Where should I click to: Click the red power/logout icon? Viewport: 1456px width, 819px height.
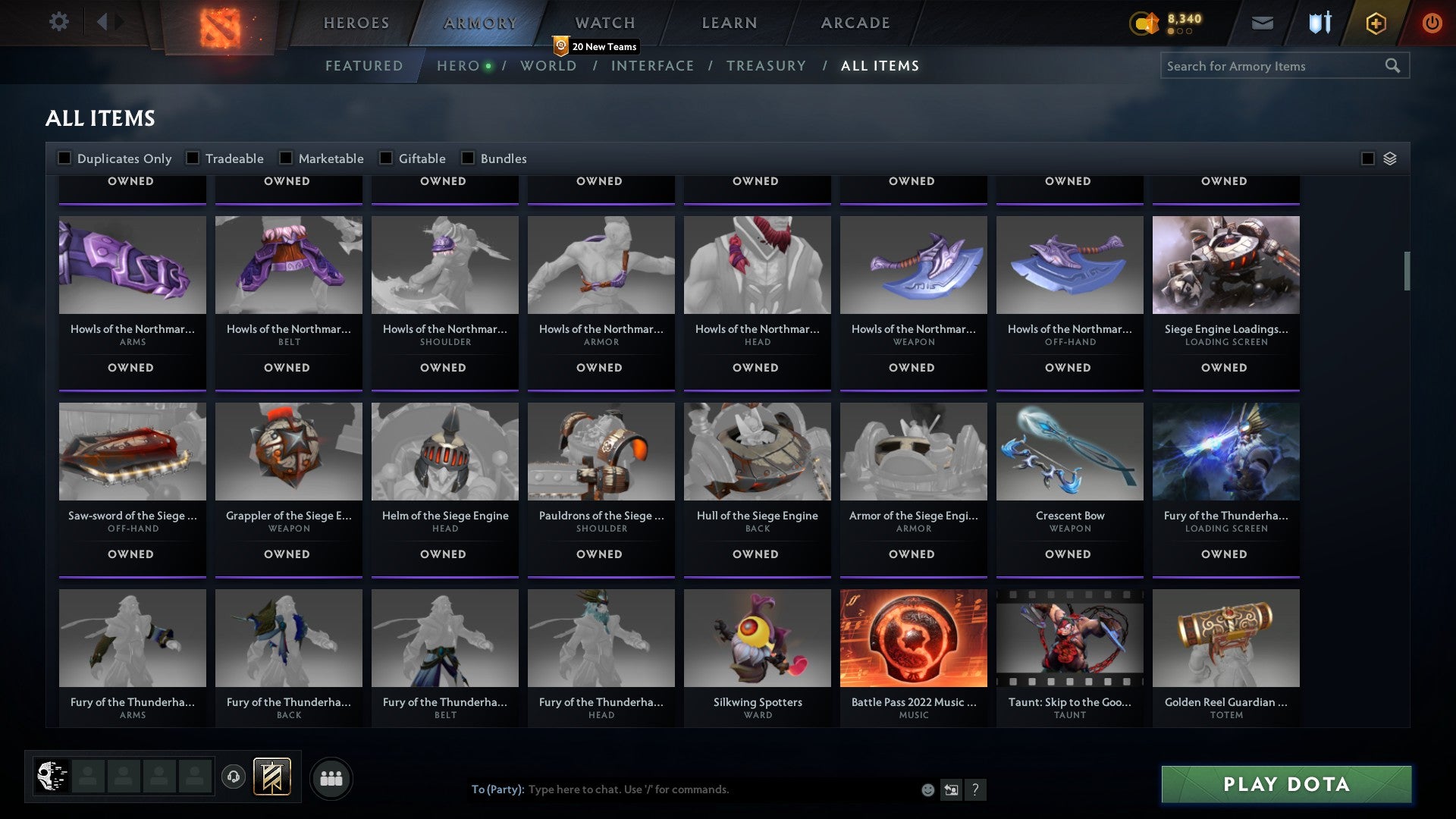point(1432,23)
